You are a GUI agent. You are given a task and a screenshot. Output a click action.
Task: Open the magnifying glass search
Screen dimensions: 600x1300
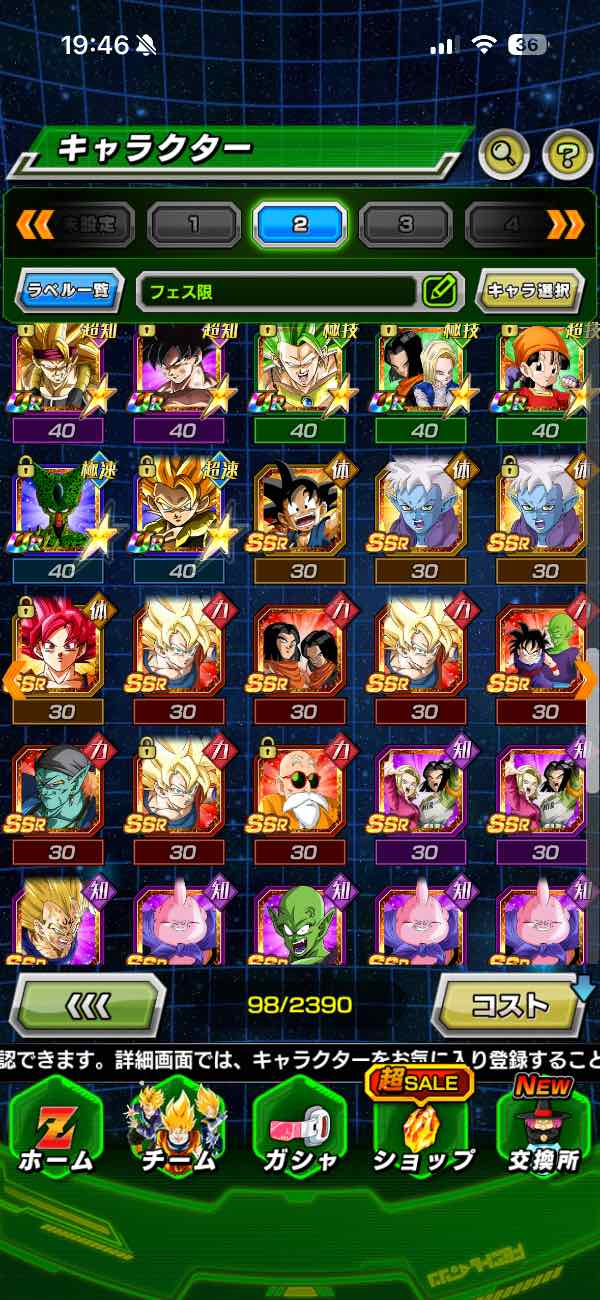[x=505, y=153]
